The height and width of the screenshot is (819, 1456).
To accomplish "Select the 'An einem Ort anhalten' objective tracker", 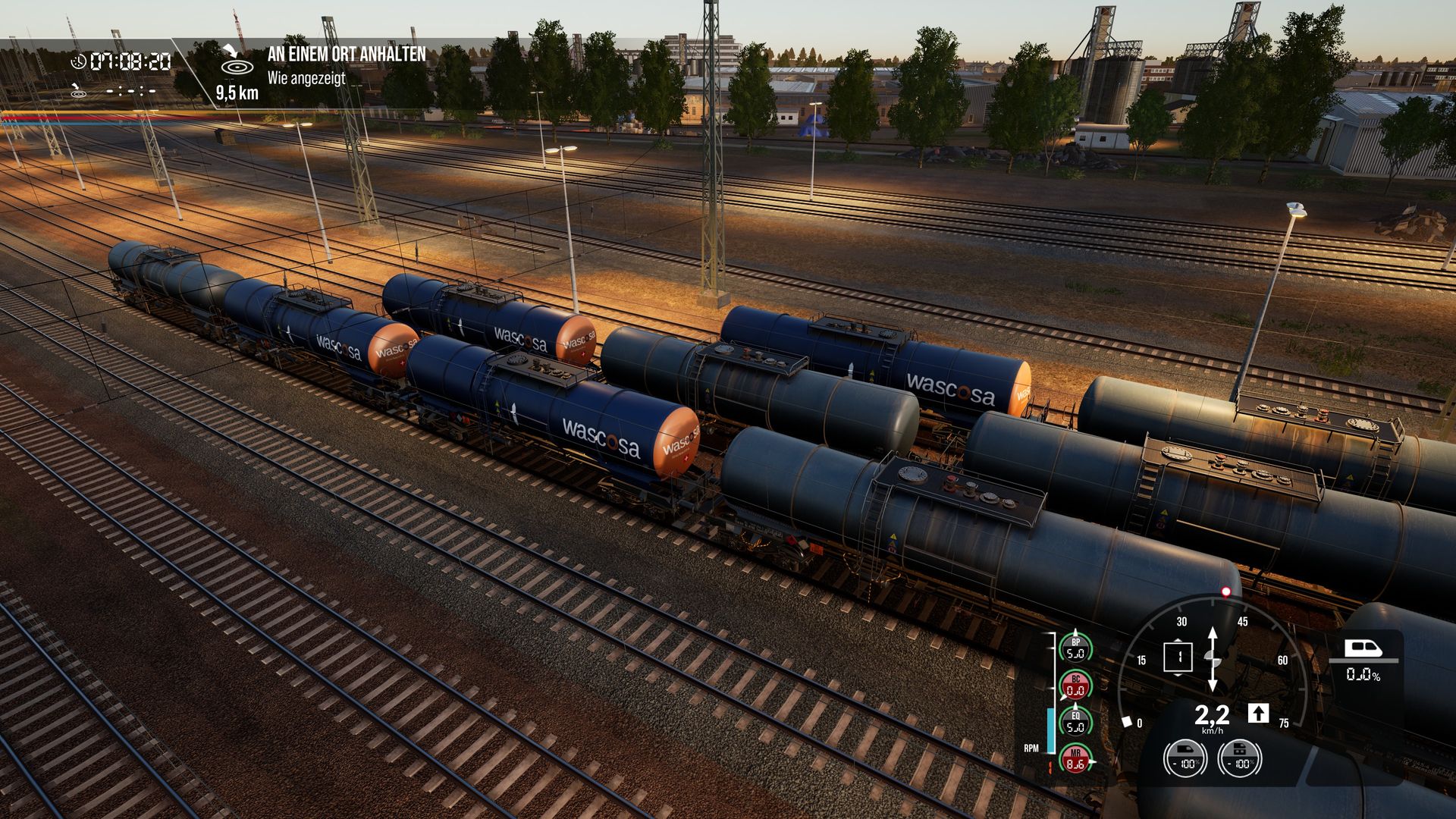I will (346, 55).
